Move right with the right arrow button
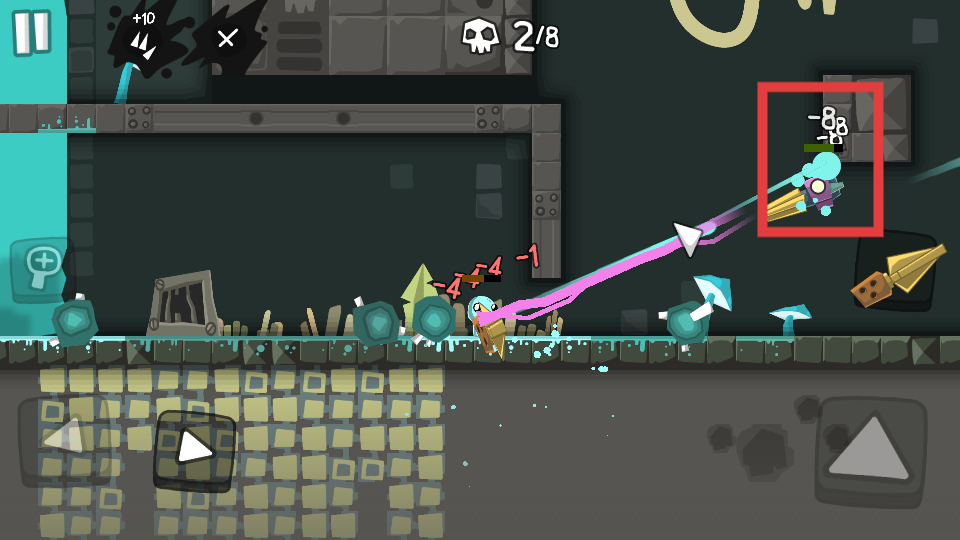960x540 pixels. coord(194,449)
